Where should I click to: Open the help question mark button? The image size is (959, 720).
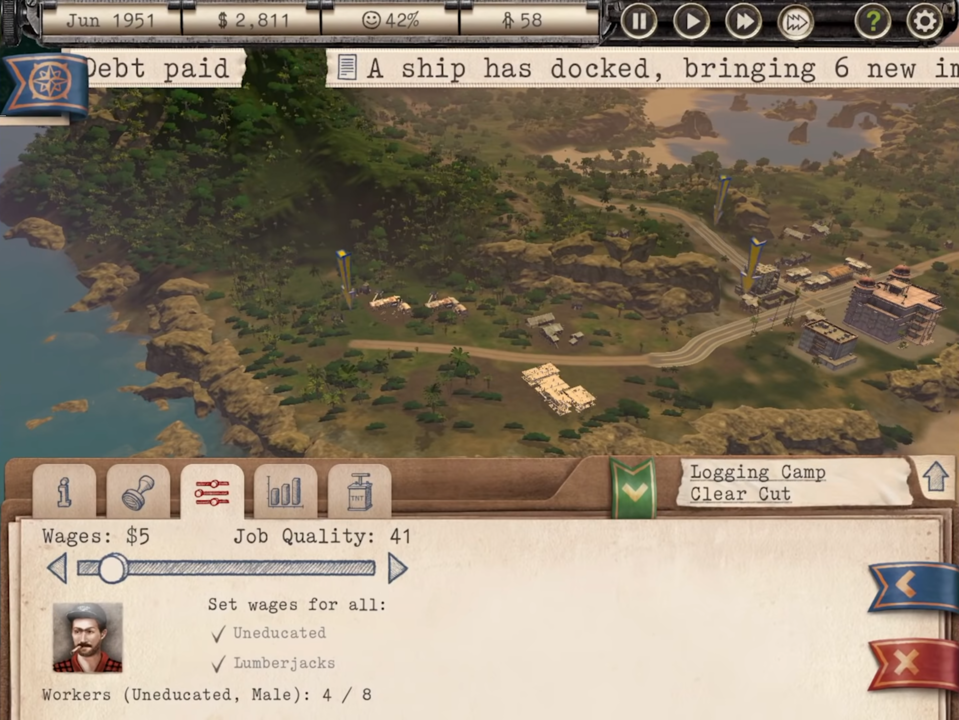click(x=872, y=21)
